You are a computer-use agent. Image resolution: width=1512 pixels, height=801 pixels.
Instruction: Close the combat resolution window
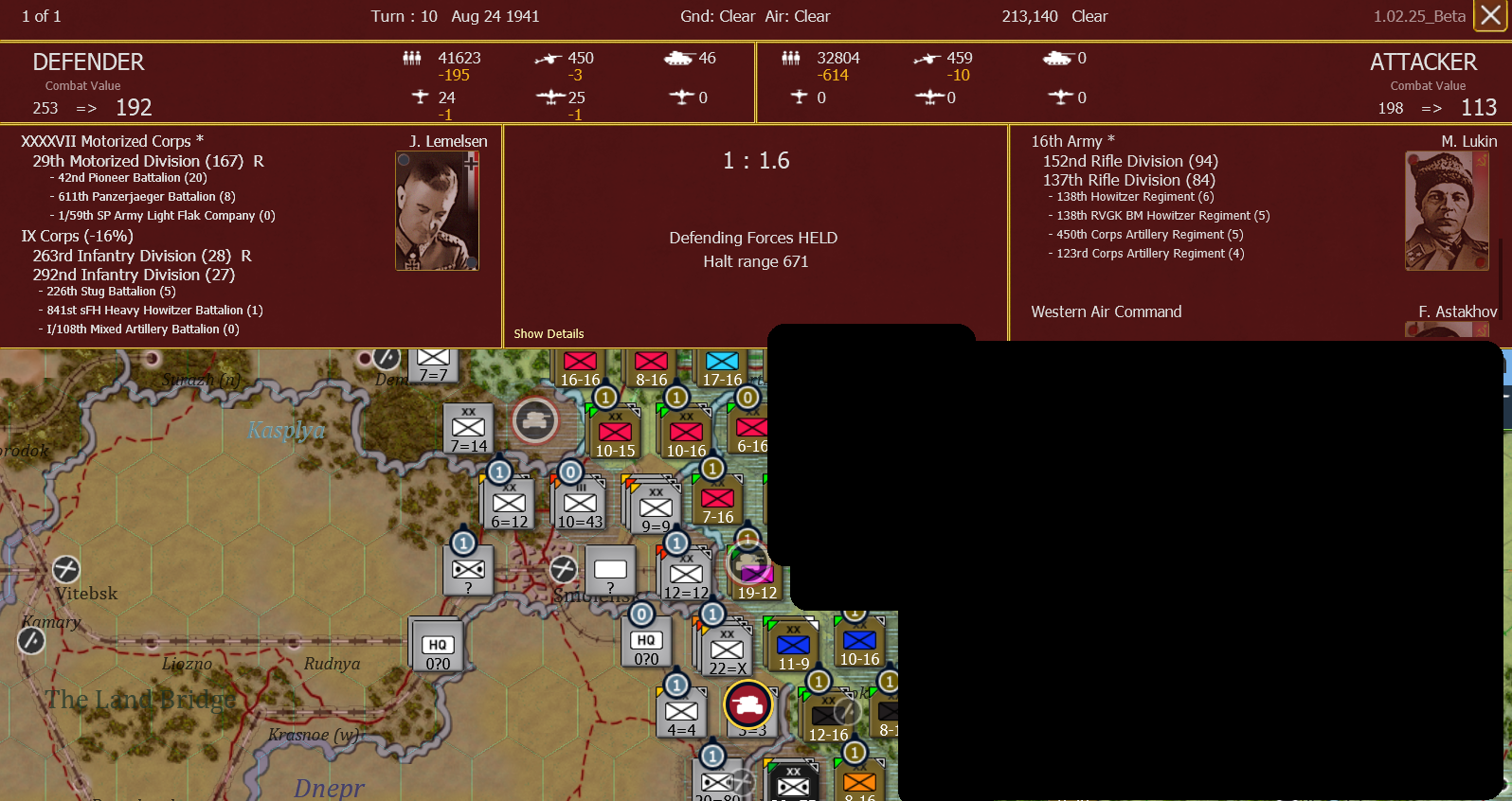(x=1491, y=16)
